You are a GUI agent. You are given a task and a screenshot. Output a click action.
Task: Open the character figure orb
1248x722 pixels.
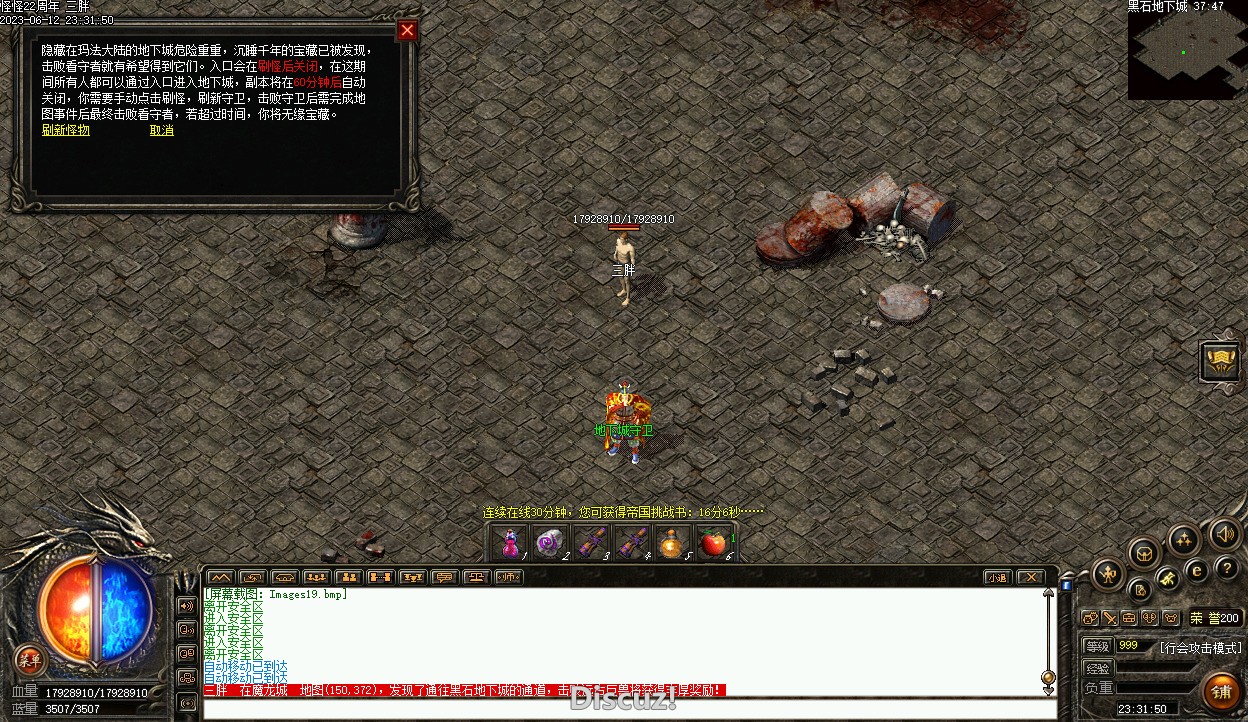(1108, 573)
